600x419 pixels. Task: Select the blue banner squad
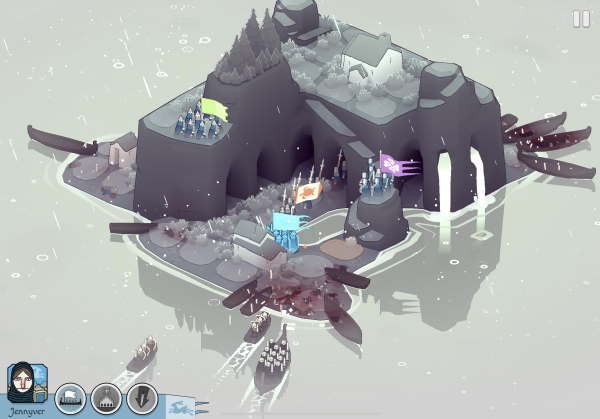286,224
